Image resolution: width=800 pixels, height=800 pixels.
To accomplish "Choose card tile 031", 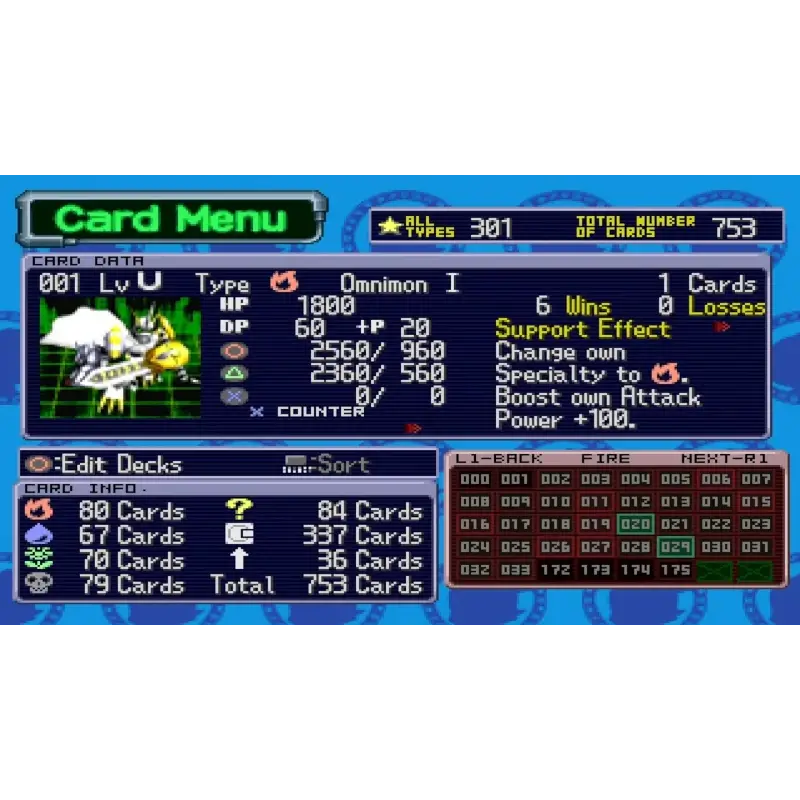I will tap(756, 547).
